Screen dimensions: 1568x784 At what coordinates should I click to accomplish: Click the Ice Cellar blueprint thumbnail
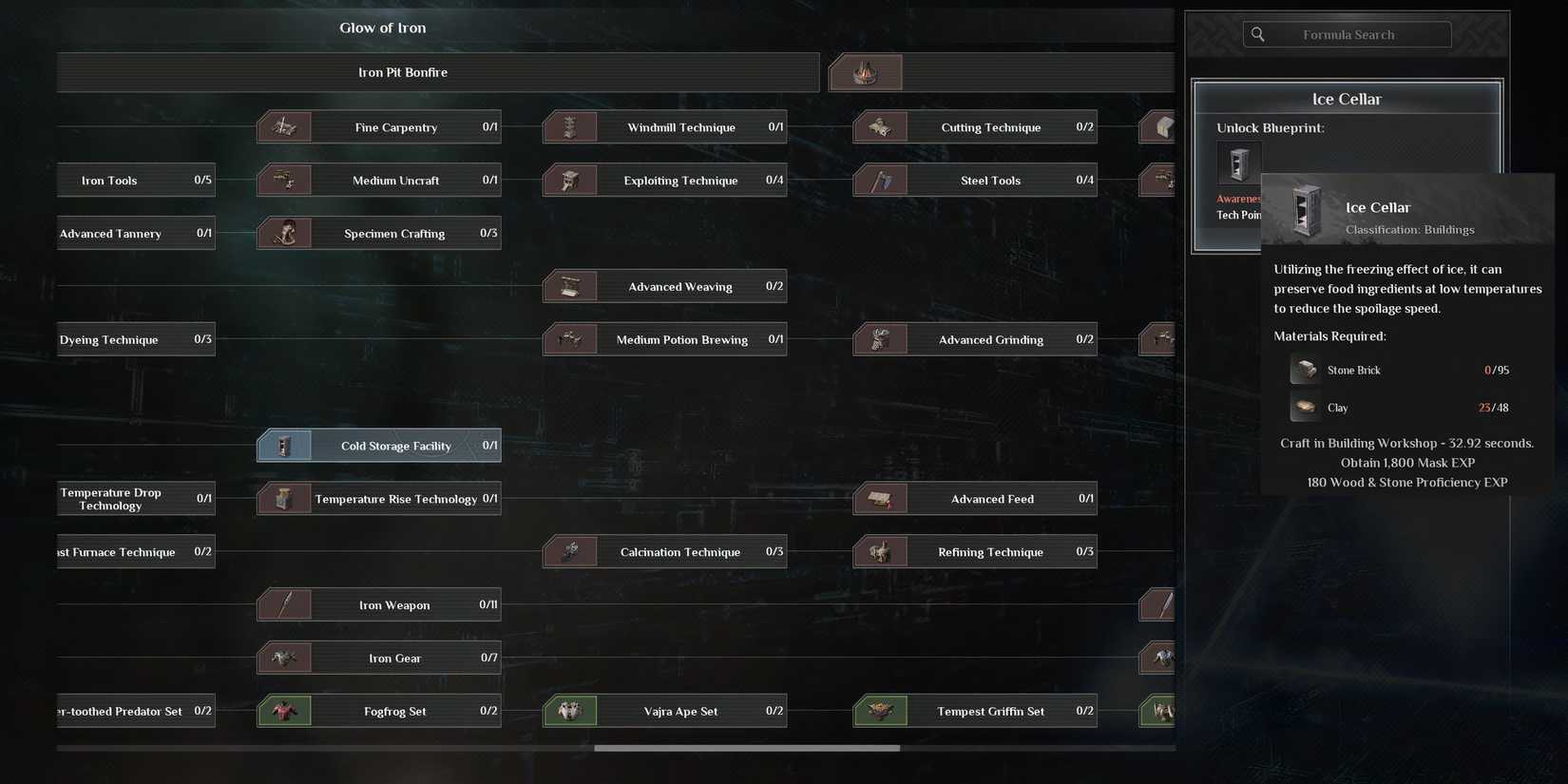tap(1238, 163)
